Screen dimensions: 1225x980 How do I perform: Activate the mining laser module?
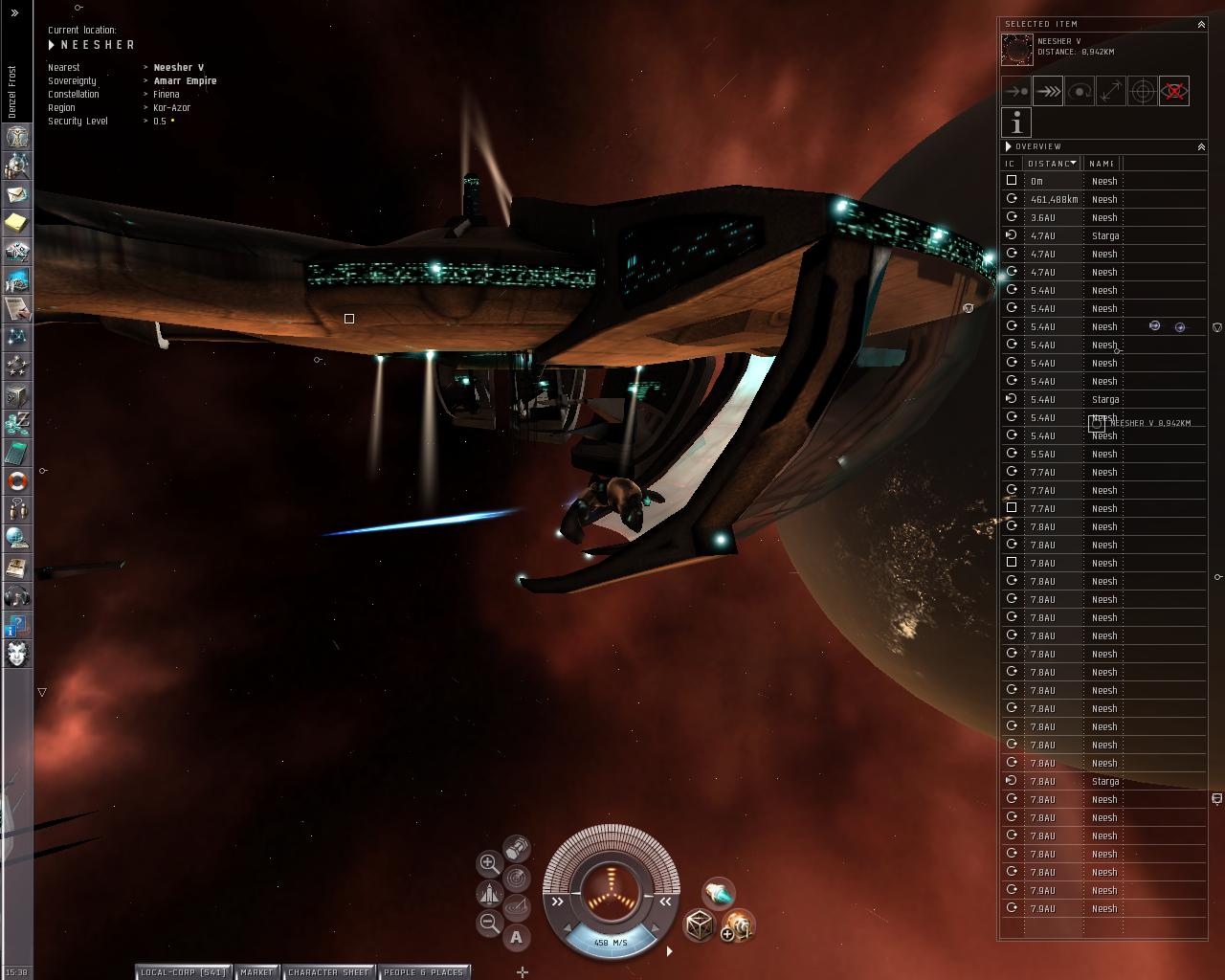pyautogui.click(x=718, y=893)
